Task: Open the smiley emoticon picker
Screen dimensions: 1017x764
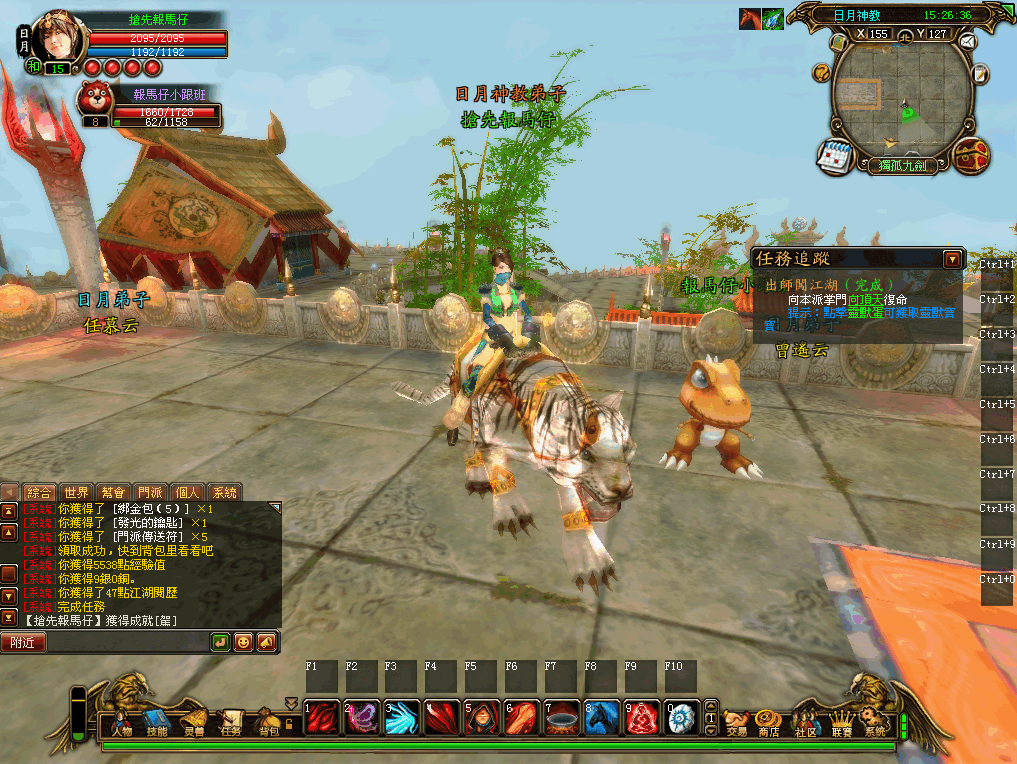Action: point(243,642)
